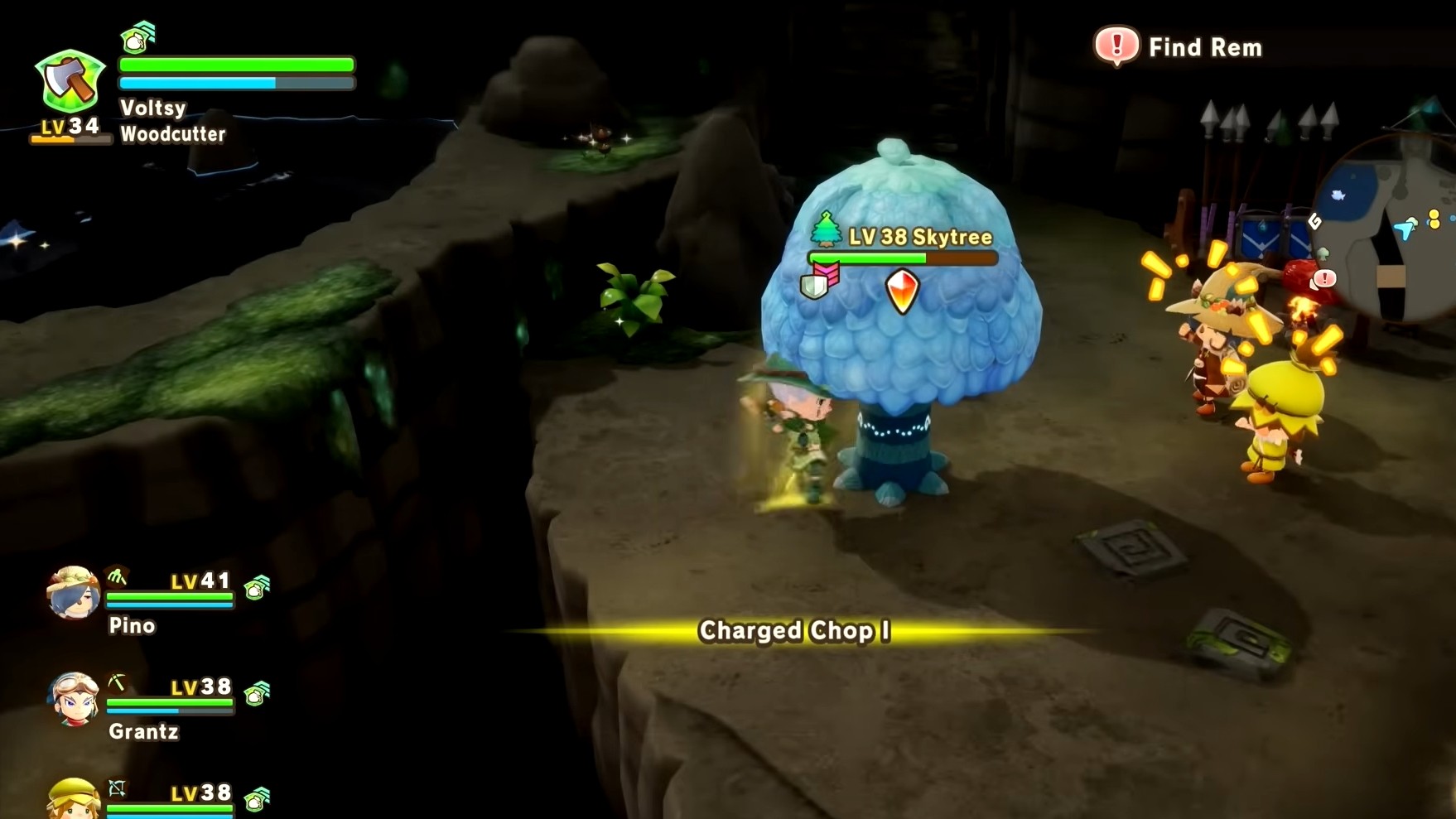Click the status icon beside Pino's level
Image resolution: width=1456 pixels, height=819 pixels.
(x=257, y=587)
